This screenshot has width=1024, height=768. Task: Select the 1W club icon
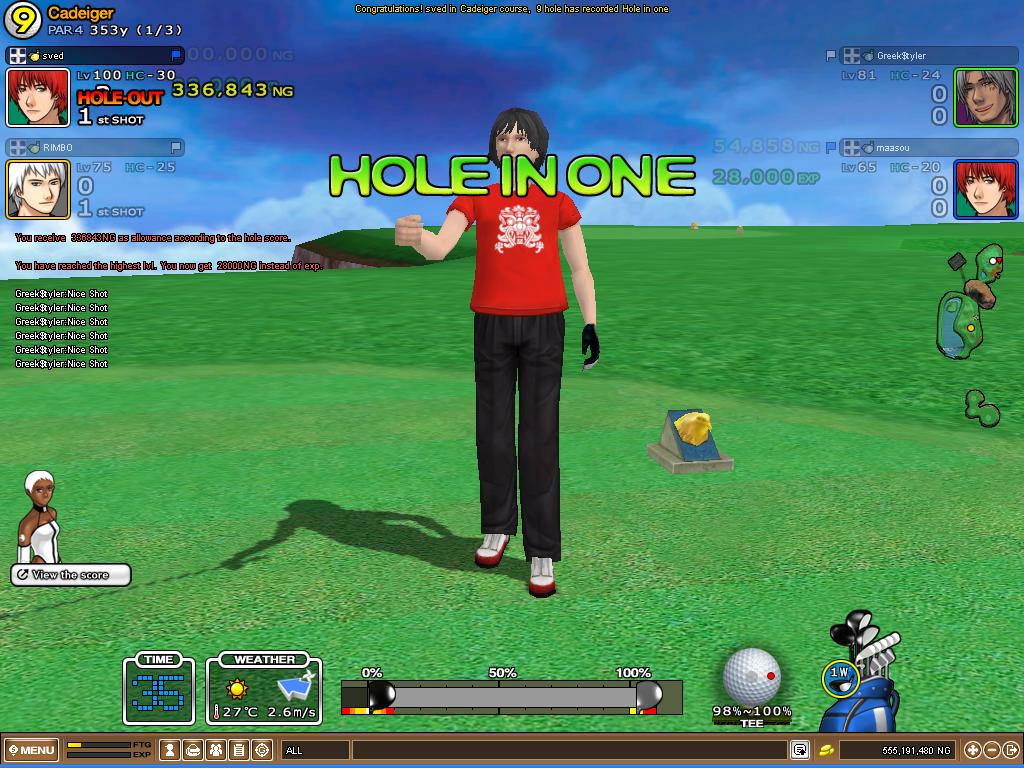click(838, 676)
